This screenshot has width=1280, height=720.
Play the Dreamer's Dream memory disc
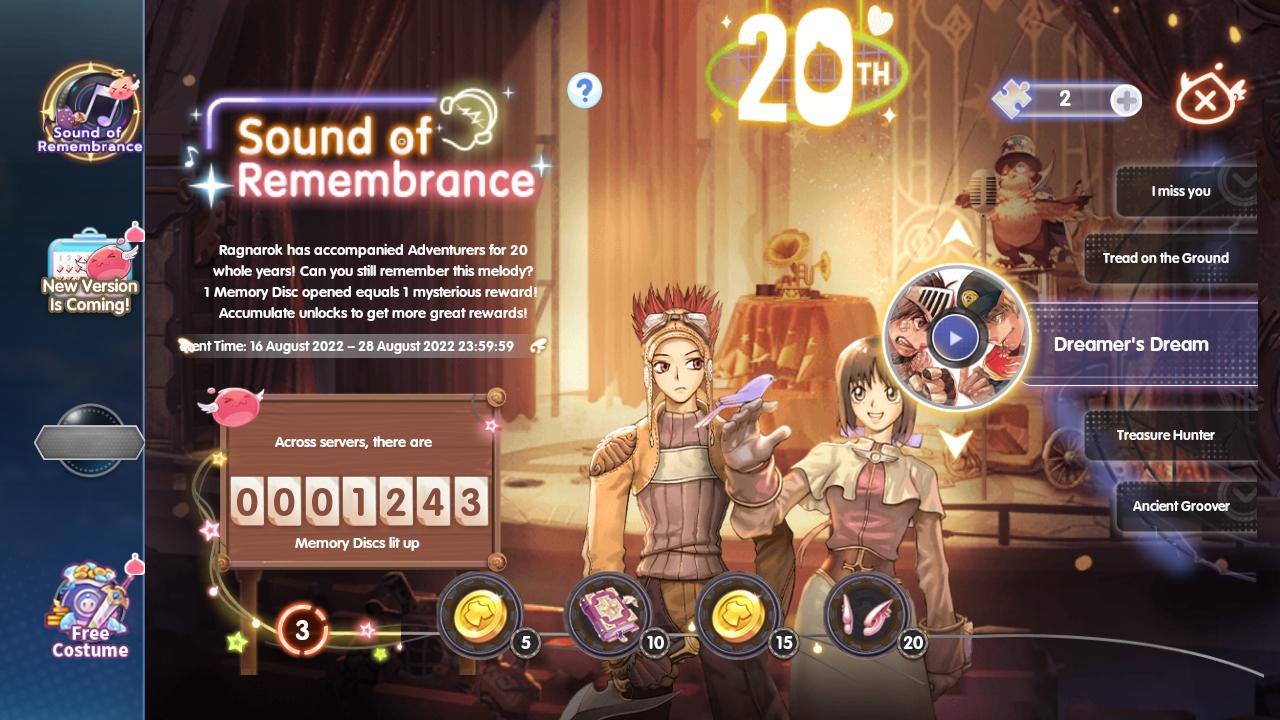coord(955,338)
